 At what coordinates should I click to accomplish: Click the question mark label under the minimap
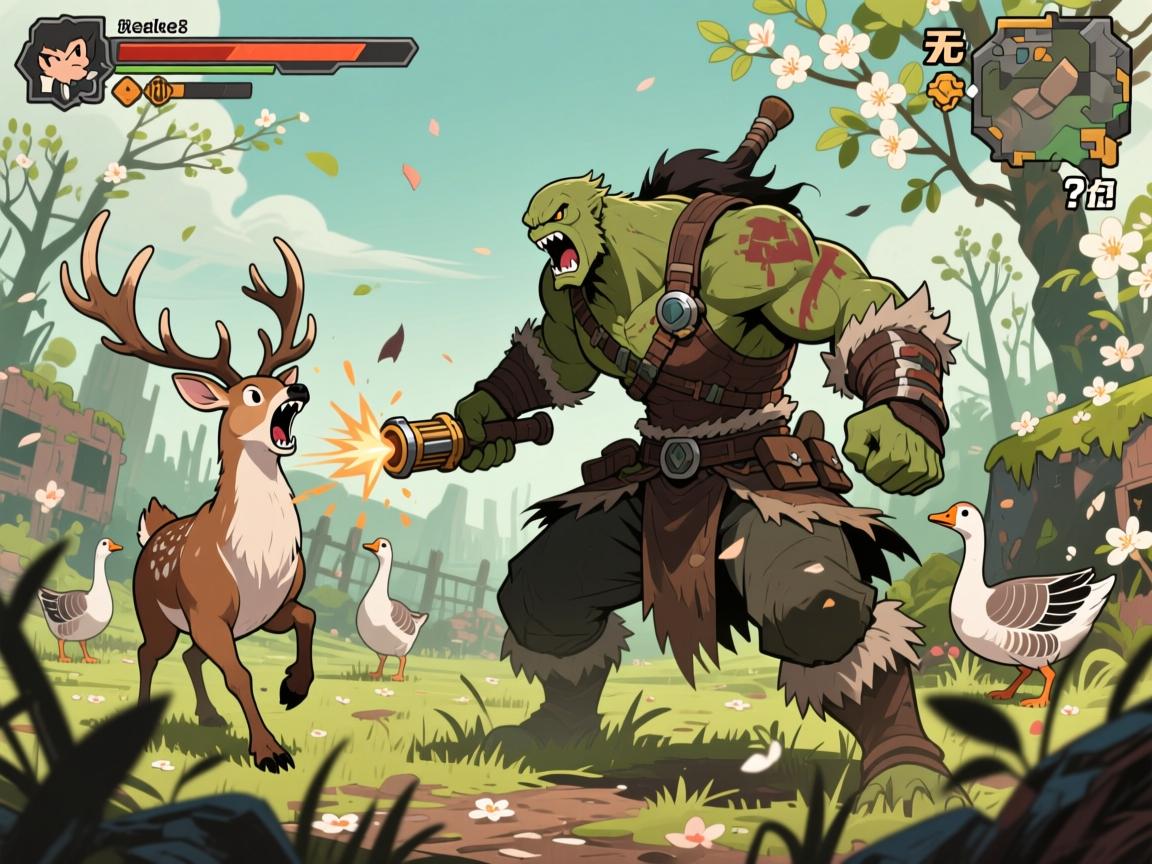1088,194
